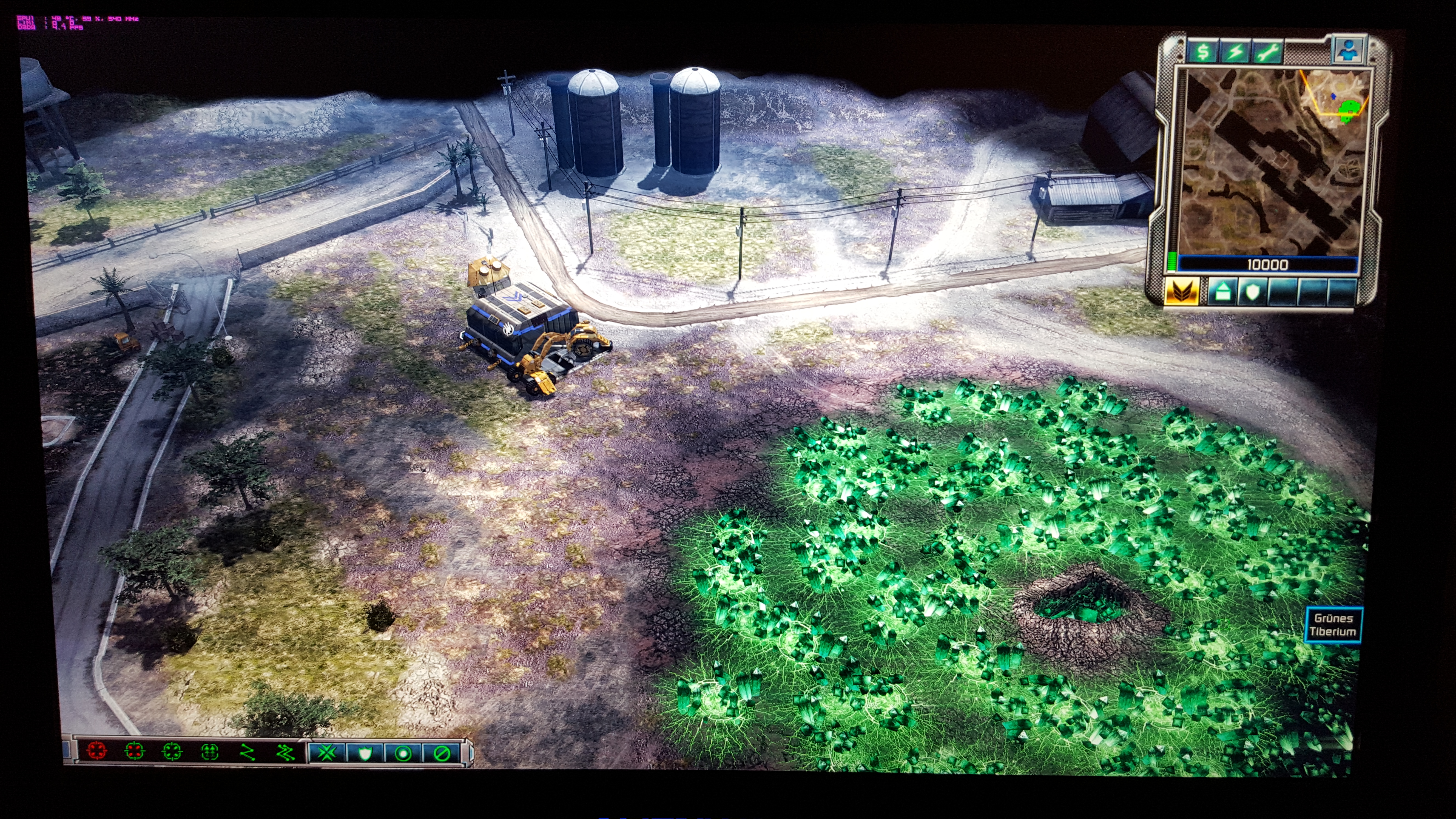1456x819 pixels.
Task: Activate the double zigzag waypoint command
Action: pos(285,752)
